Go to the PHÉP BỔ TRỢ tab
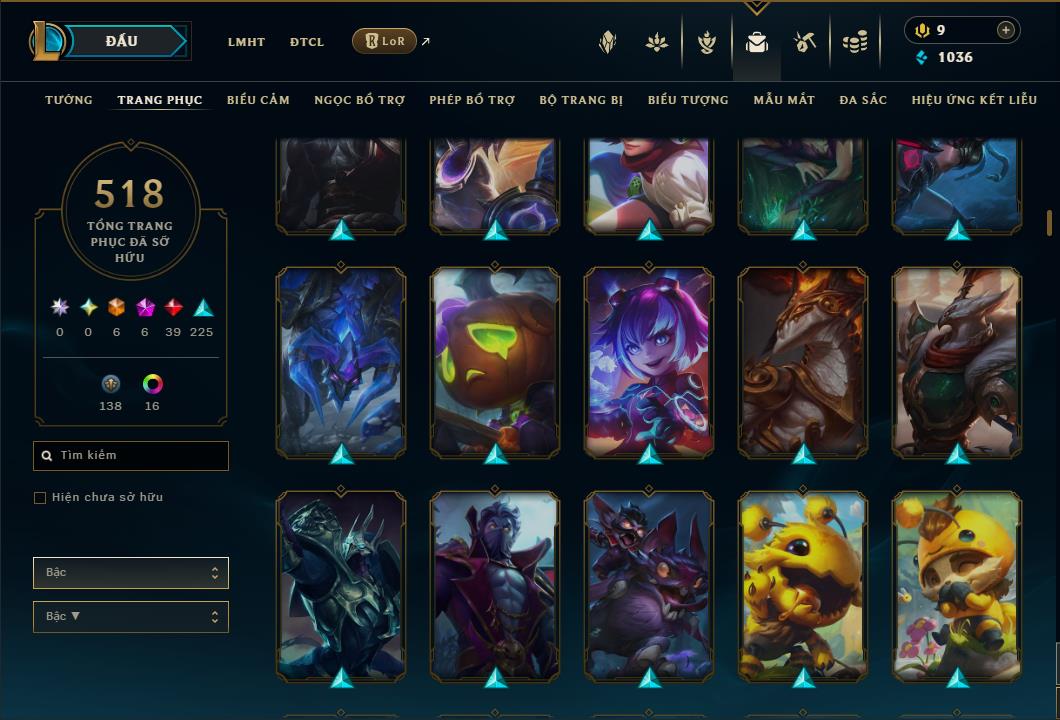The image size is (1060, 720). pyautogui.click(x=472, y=100)
